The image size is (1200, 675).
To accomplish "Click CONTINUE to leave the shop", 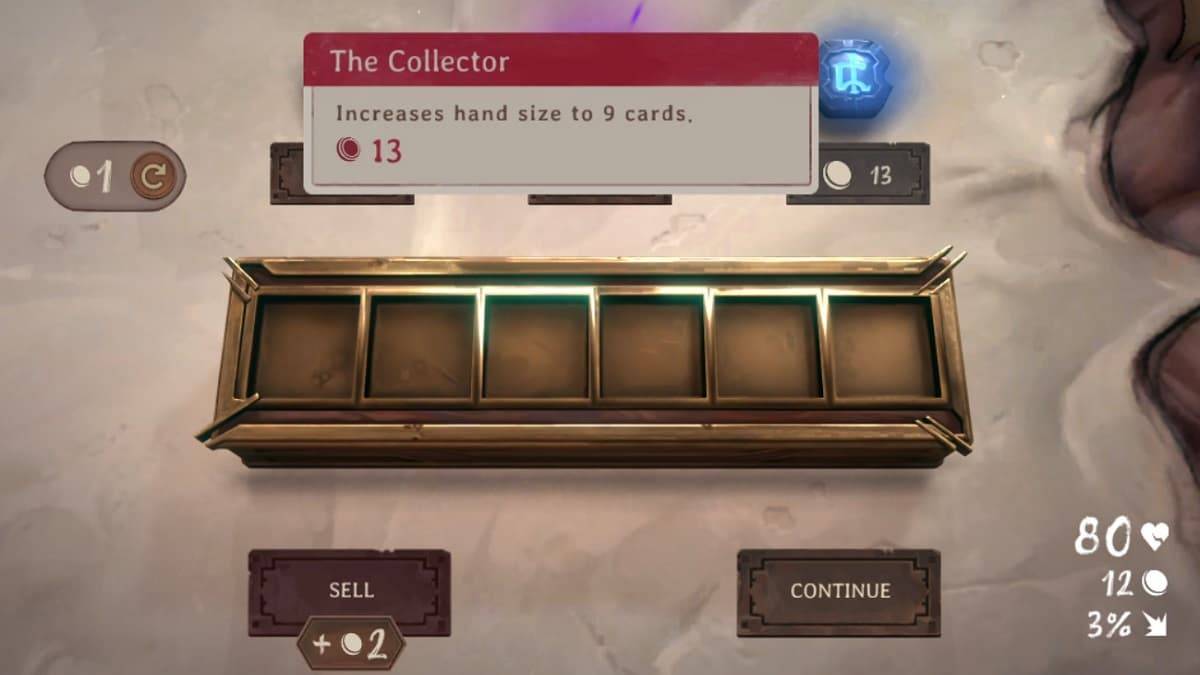I will [839, 591].
